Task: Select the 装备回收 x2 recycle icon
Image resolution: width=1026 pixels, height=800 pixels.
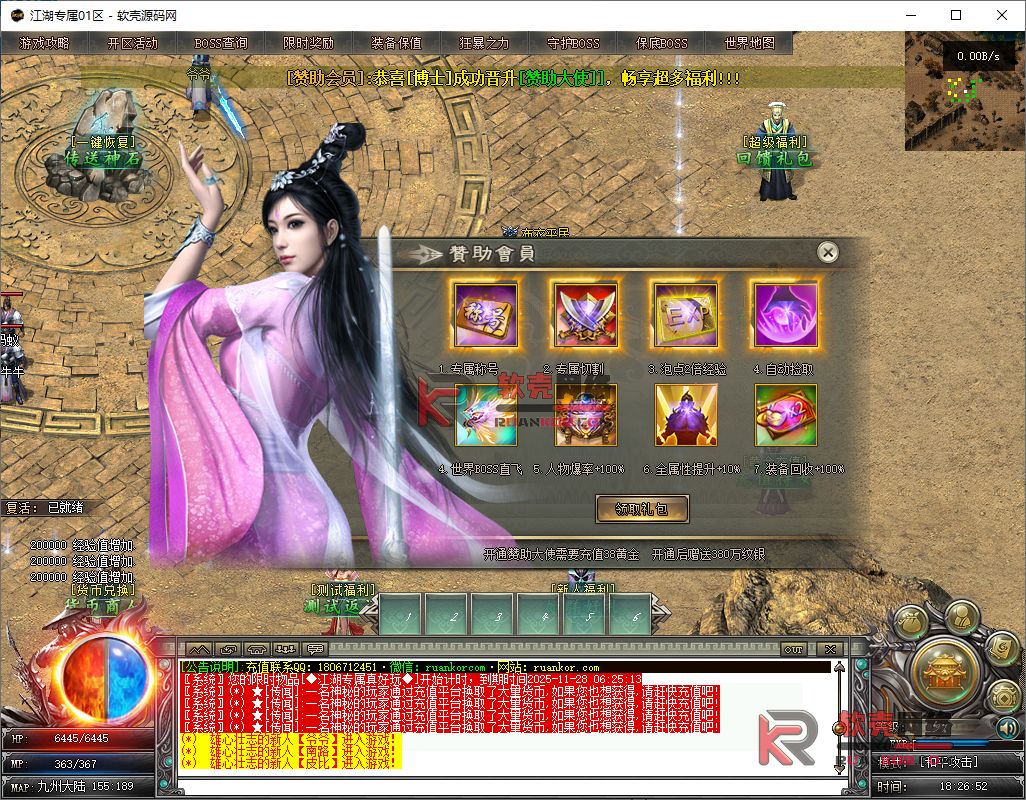Action: [x=785, y=415]
